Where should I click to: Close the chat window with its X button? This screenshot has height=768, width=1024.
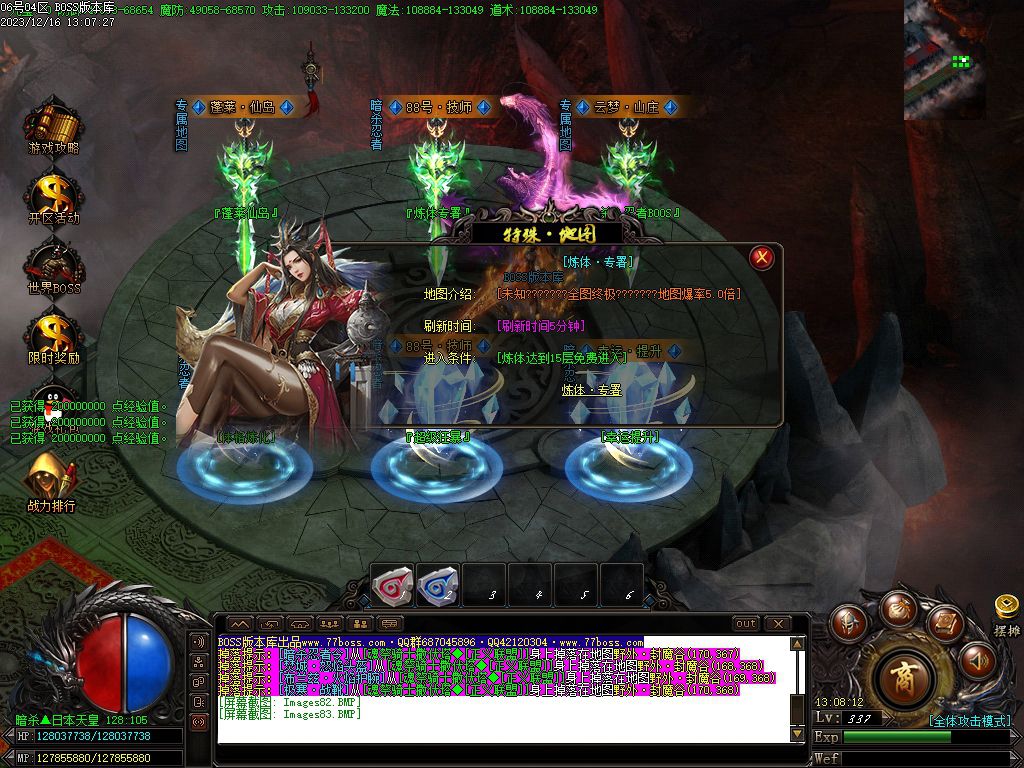click(x=777, y=624)
